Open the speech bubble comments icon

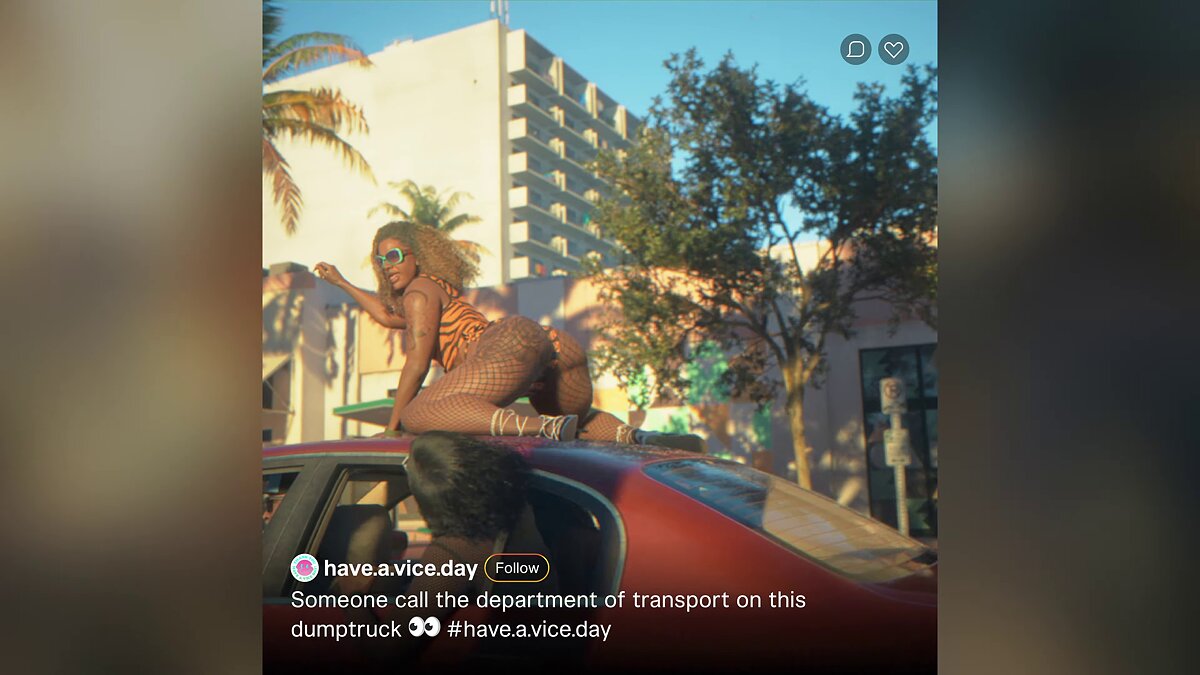[x=855, y=49]
